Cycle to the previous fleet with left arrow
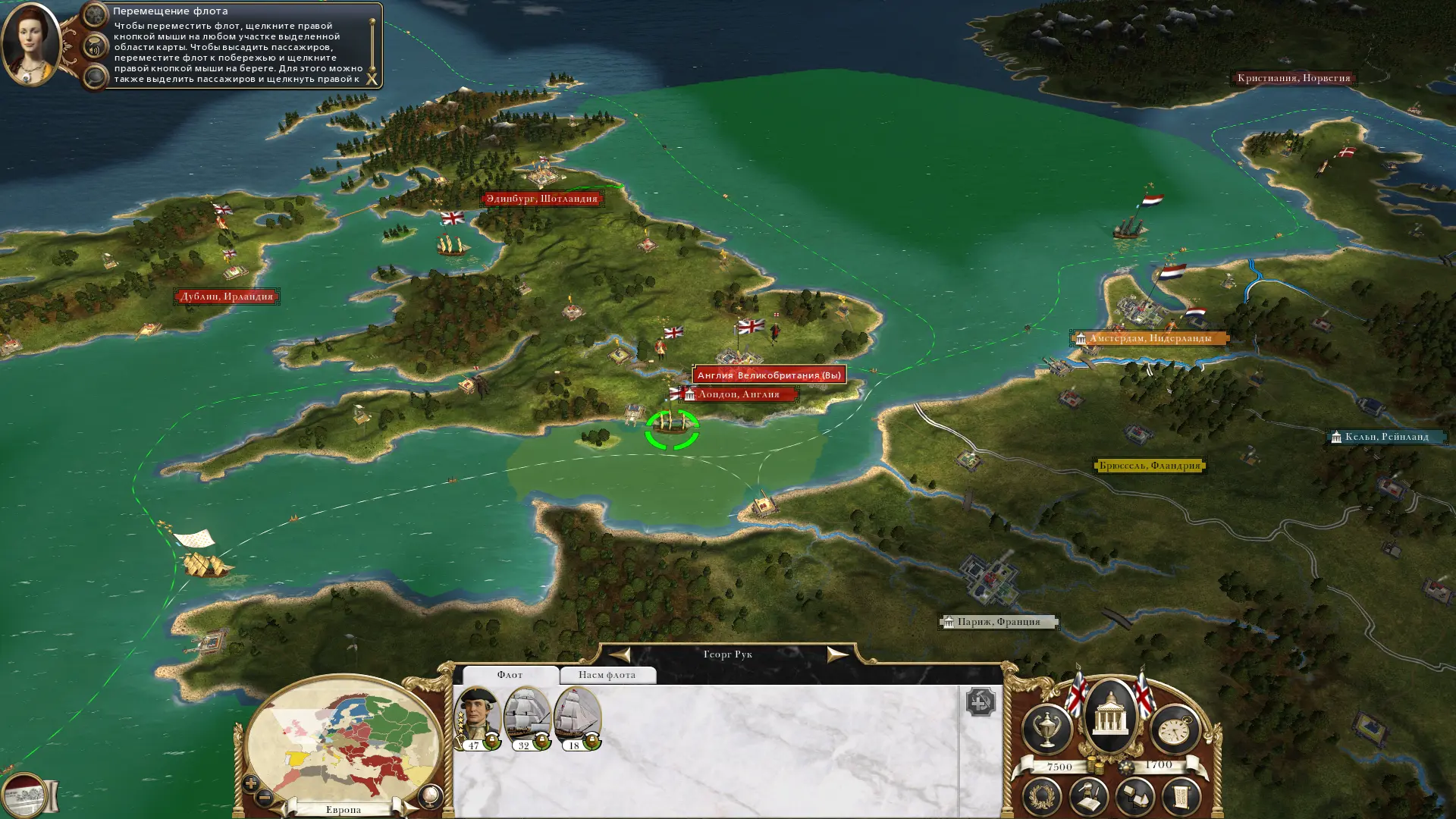This screenshot has width=1456, height=819. [x=620, y=654]
